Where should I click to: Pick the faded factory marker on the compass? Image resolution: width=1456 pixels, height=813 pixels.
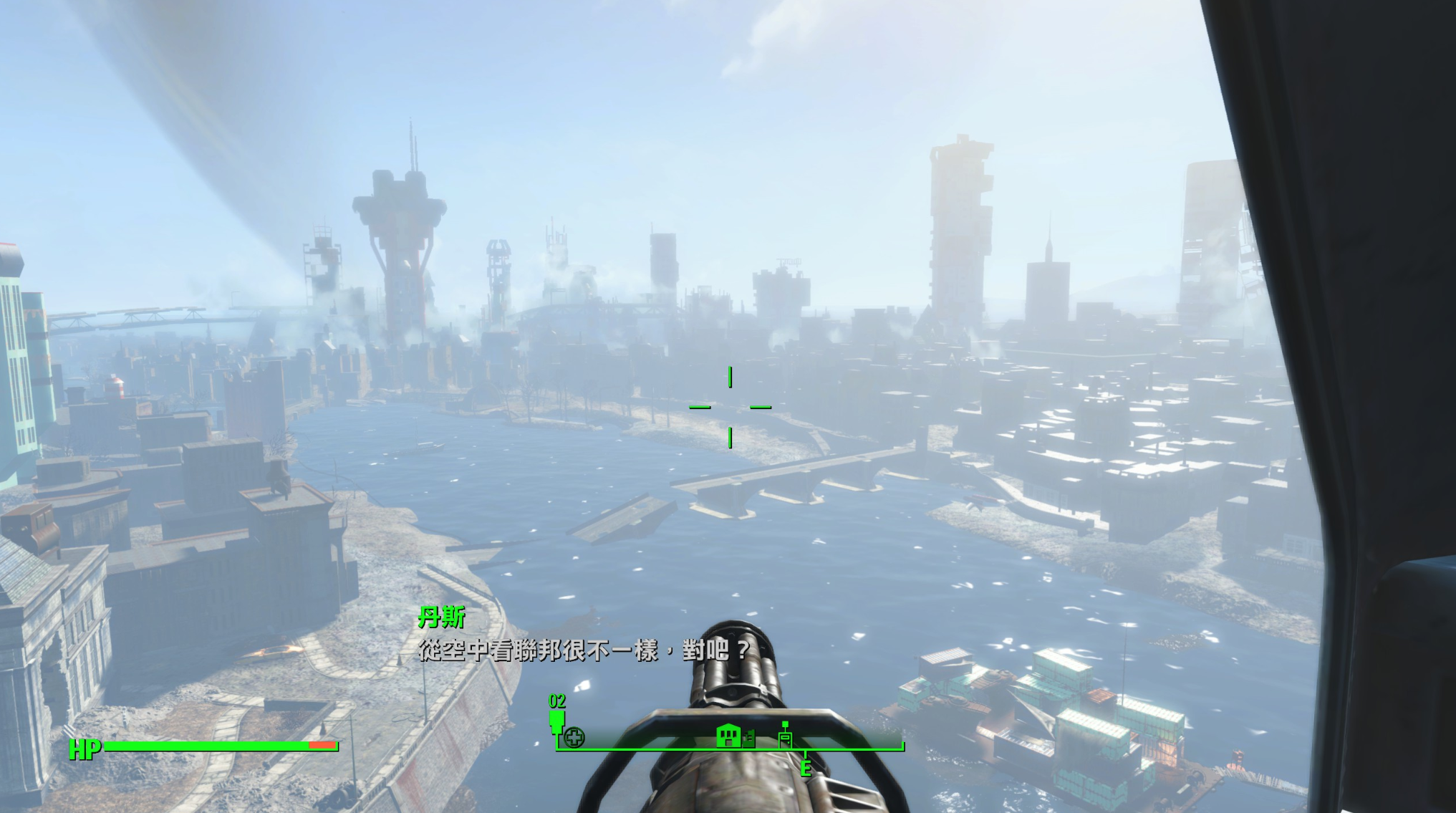pyautogui.click(x=749, y=738)
